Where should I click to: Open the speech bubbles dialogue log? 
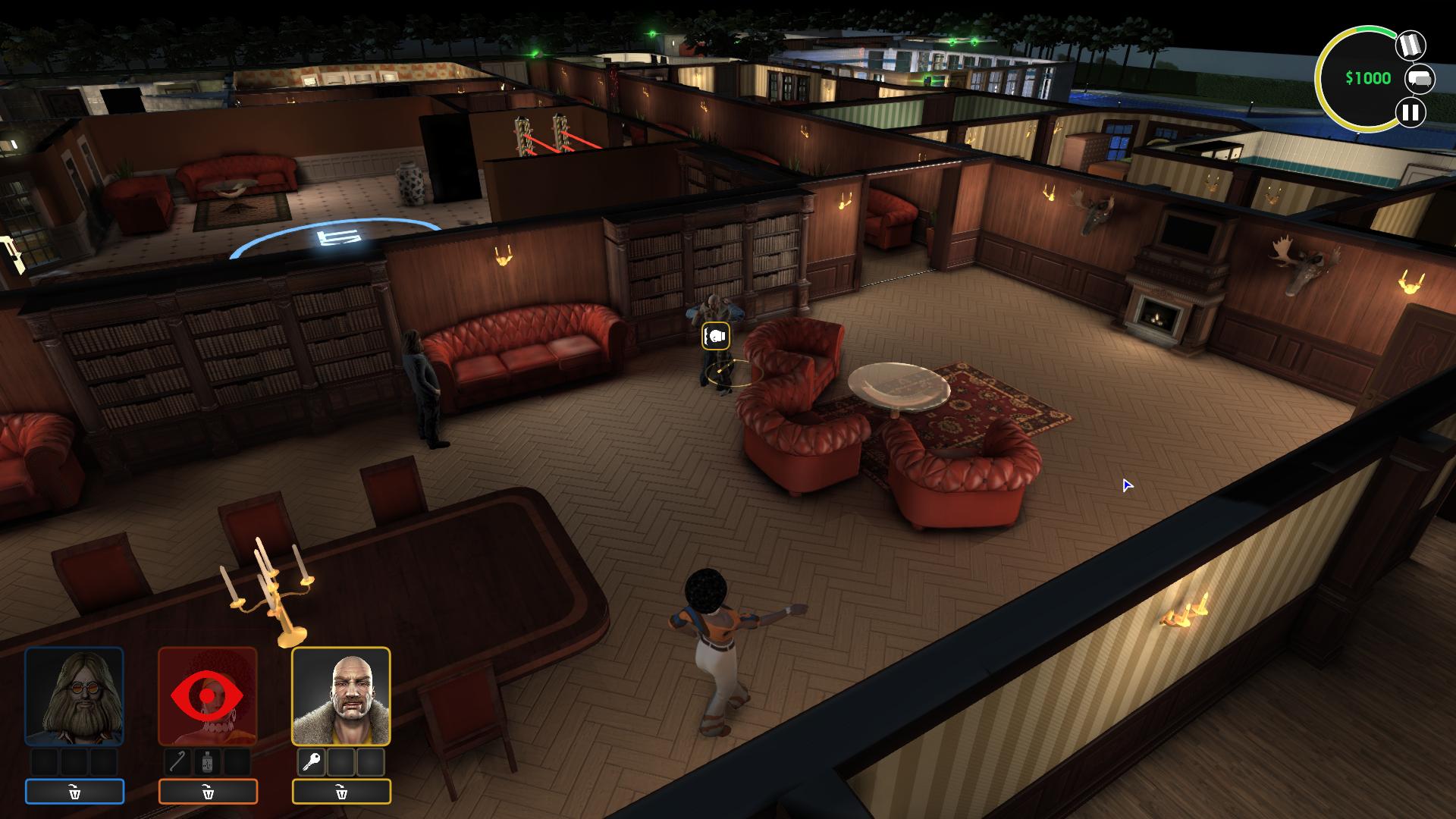[1420, 79]
